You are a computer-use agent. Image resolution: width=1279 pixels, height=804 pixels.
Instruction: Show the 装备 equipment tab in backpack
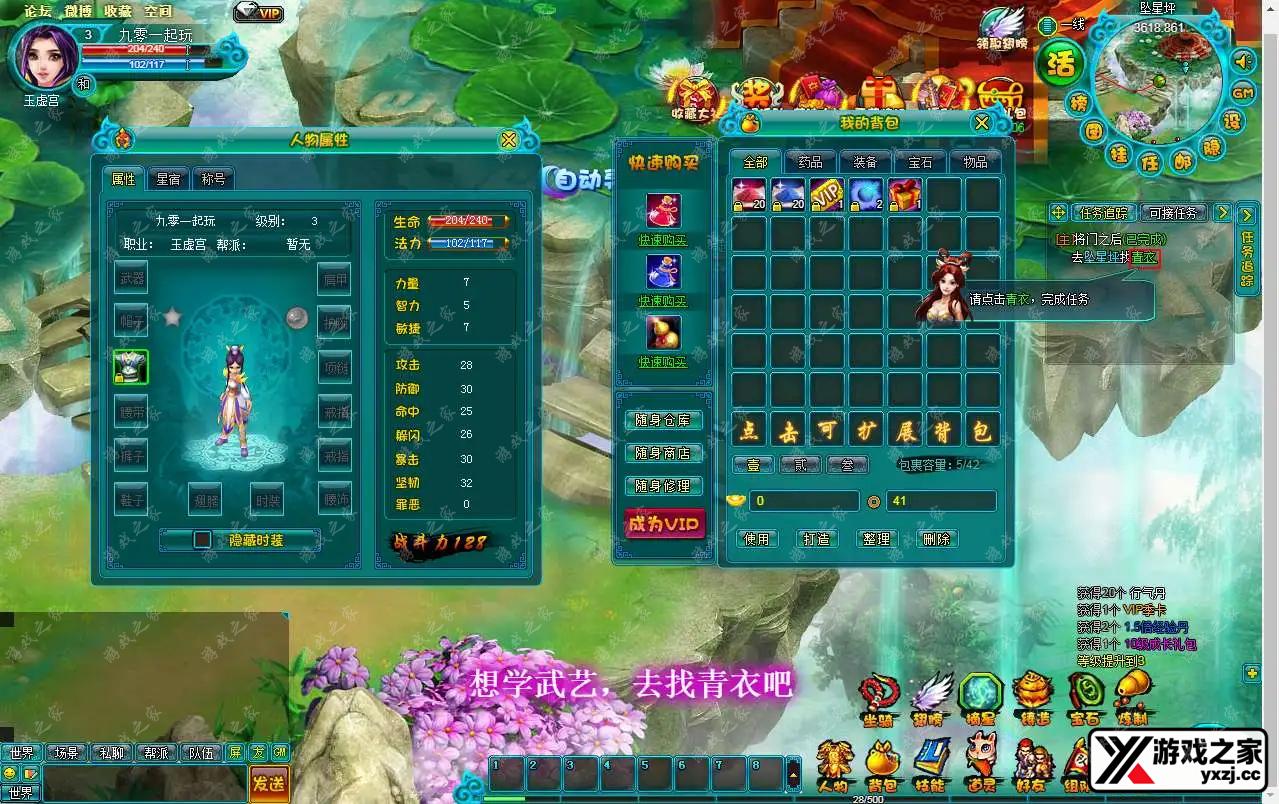(865, 162)
